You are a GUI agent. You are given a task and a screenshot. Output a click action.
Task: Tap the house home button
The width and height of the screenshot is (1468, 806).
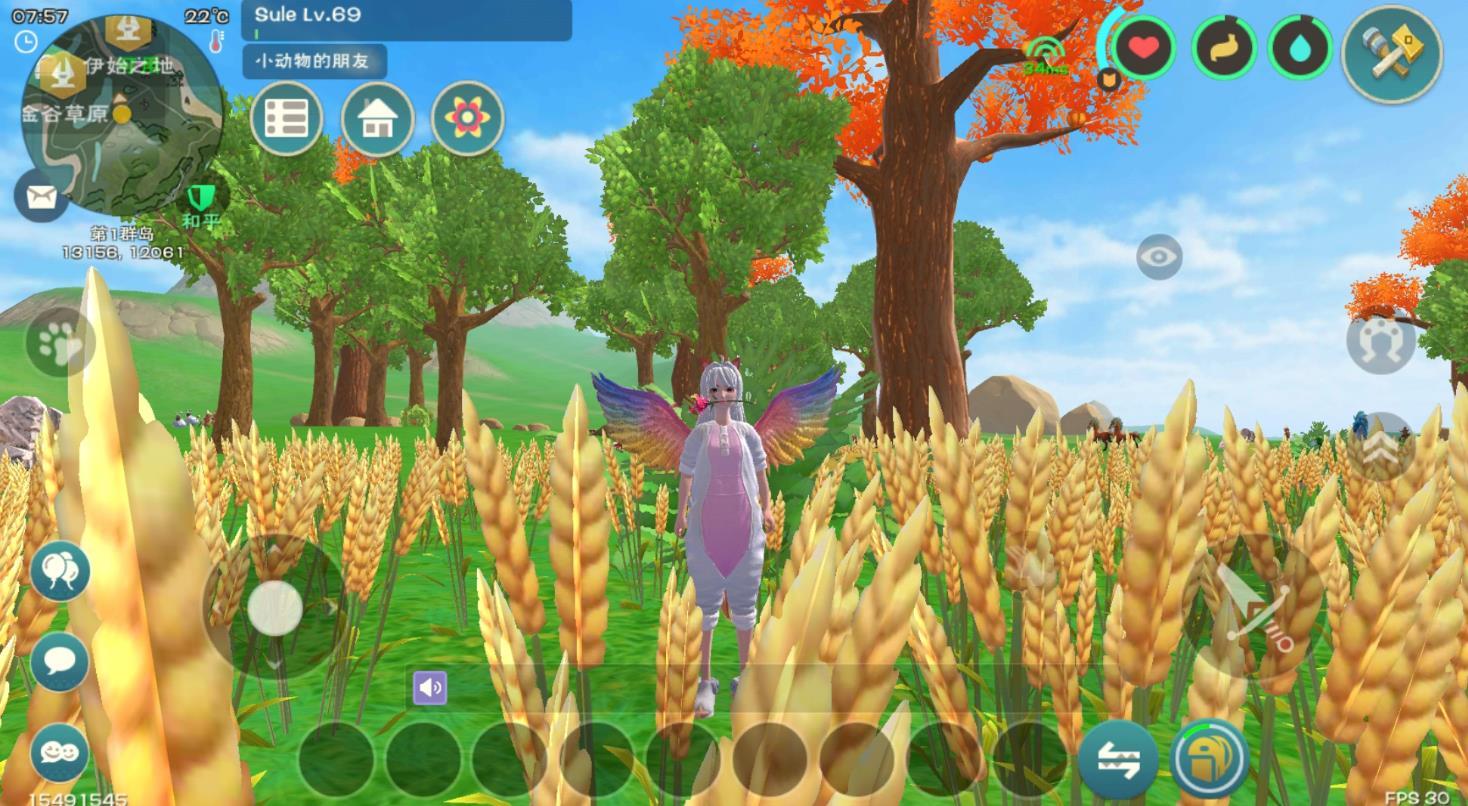[x=377, y=119]
